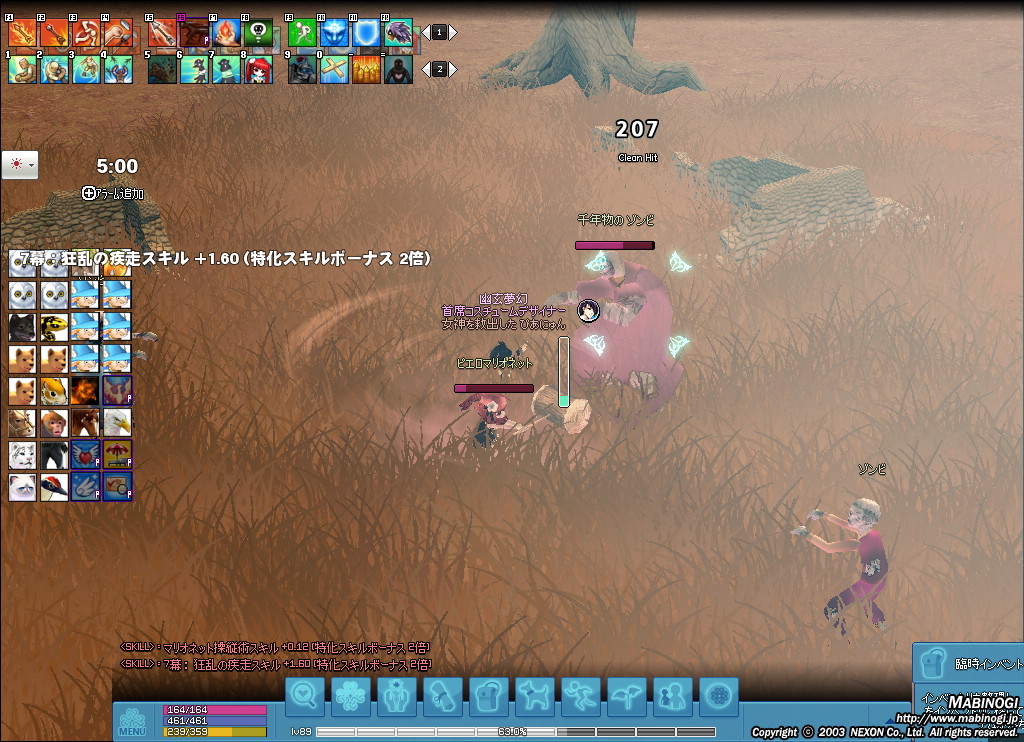Summon the bald eagle pet
1024x742 pixels.
tap(117, 423)
